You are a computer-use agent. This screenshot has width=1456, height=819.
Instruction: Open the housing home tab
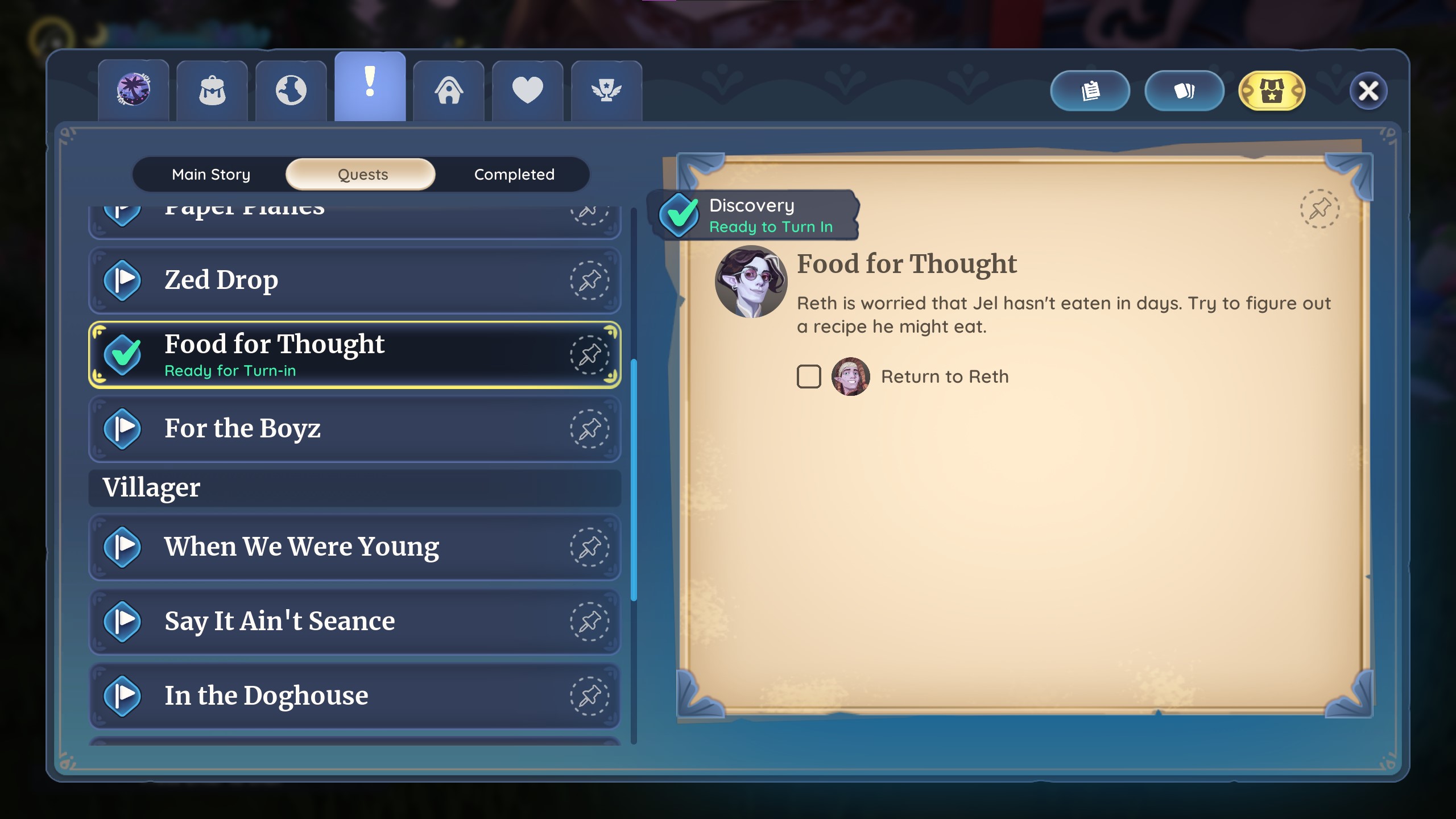pyautogui.click(x=449, y=90)
